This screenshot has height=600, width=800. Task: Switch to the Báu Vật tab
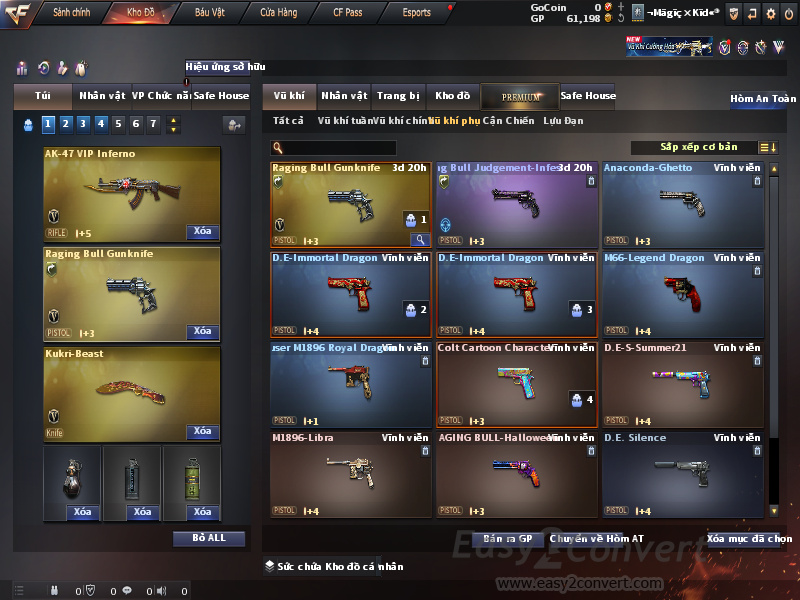[x=210, y=13]
